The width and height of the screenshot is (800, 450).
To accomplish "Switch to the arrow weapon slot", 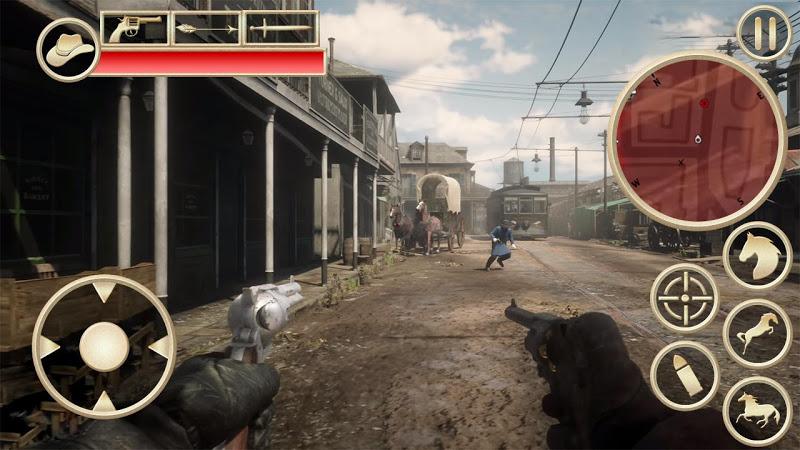I will click(x=208, y=28).
